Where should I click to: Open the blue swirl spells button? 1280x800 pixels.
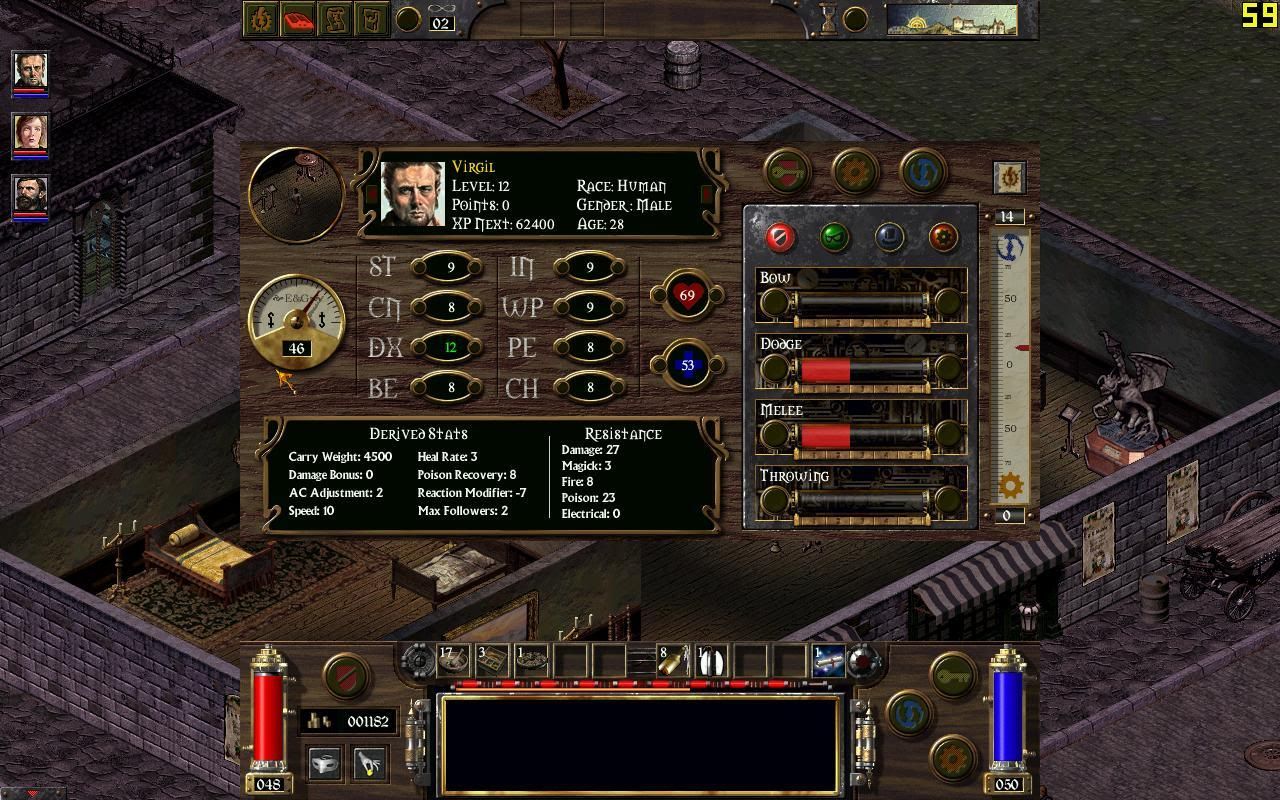pyautogui.click(x=922, y=172)
